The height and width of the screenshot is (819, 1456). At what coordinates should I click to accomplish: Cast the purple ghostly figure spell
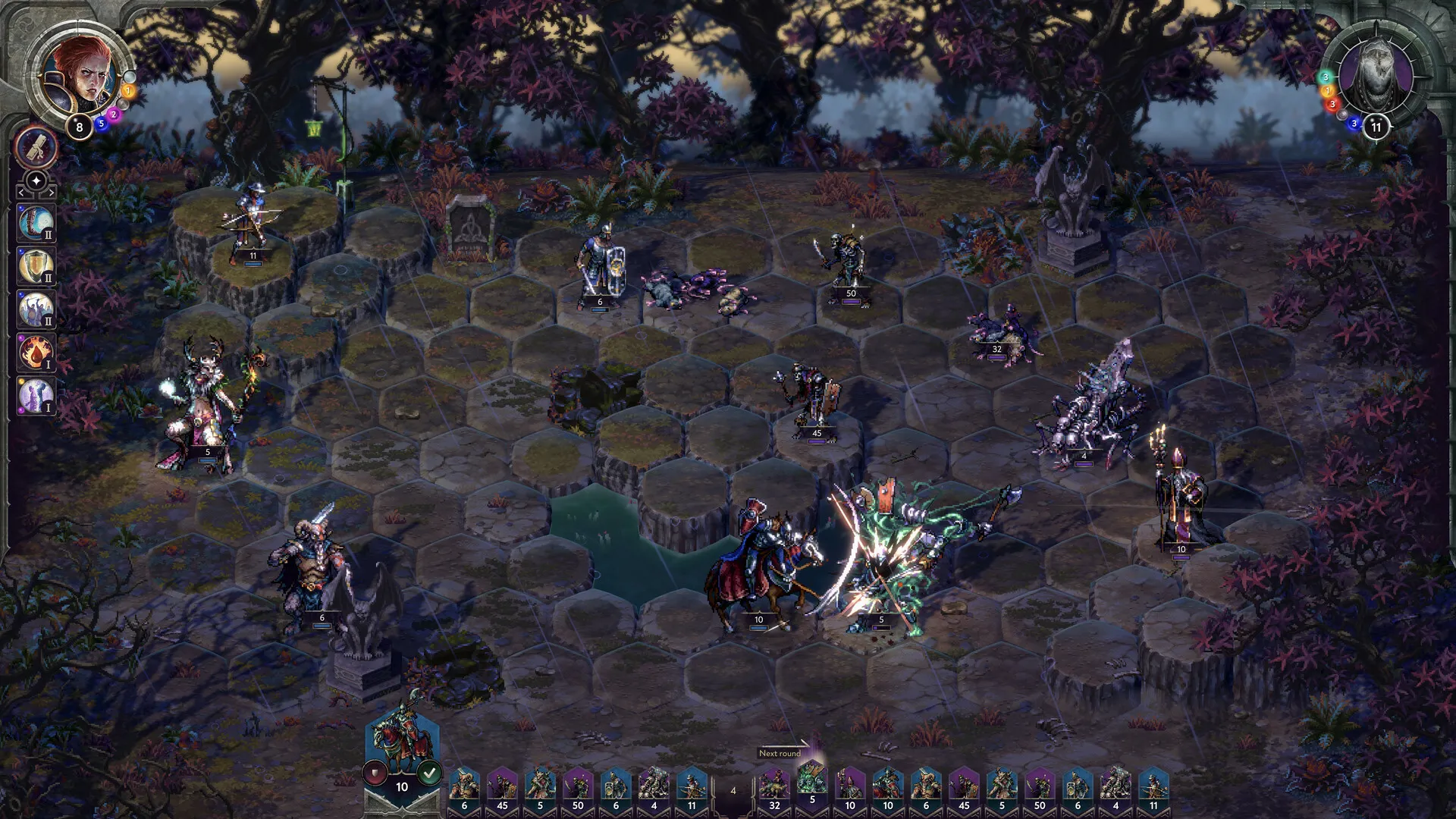tap(36, 396)
